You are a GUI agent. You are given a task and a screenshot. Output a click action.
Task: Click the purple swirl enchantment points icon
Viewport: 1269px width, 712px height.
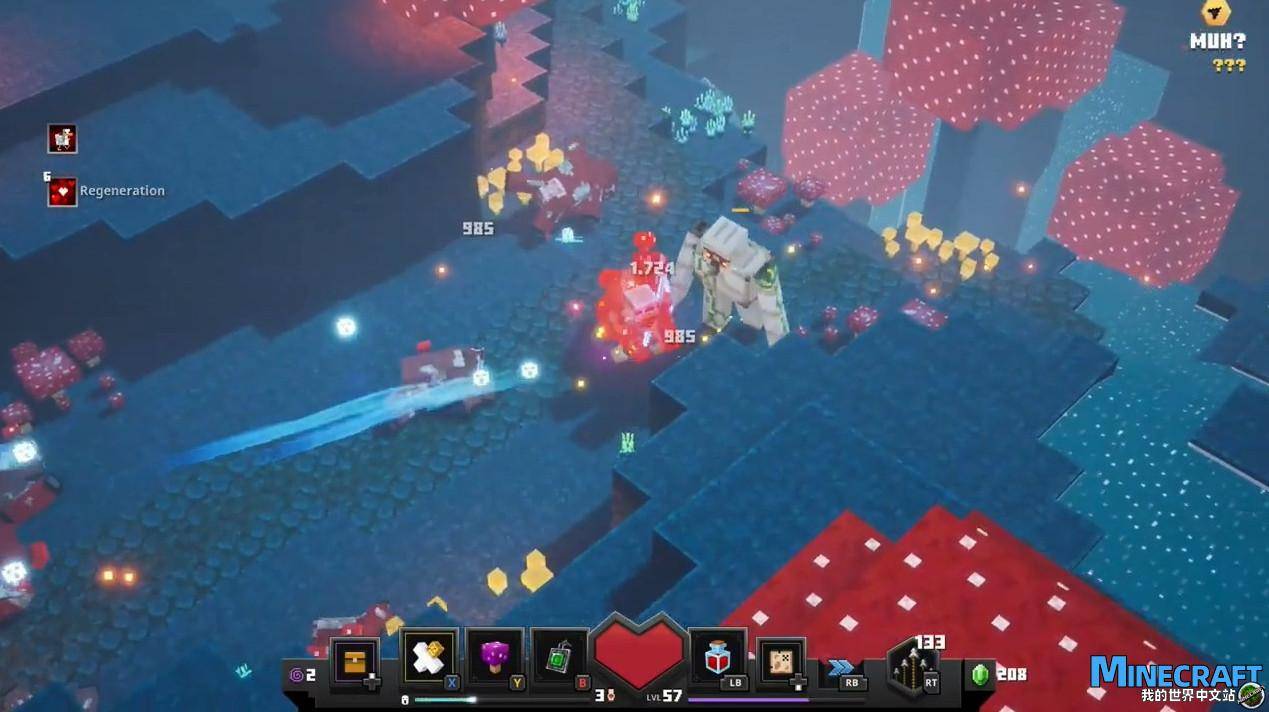[296, 675]
